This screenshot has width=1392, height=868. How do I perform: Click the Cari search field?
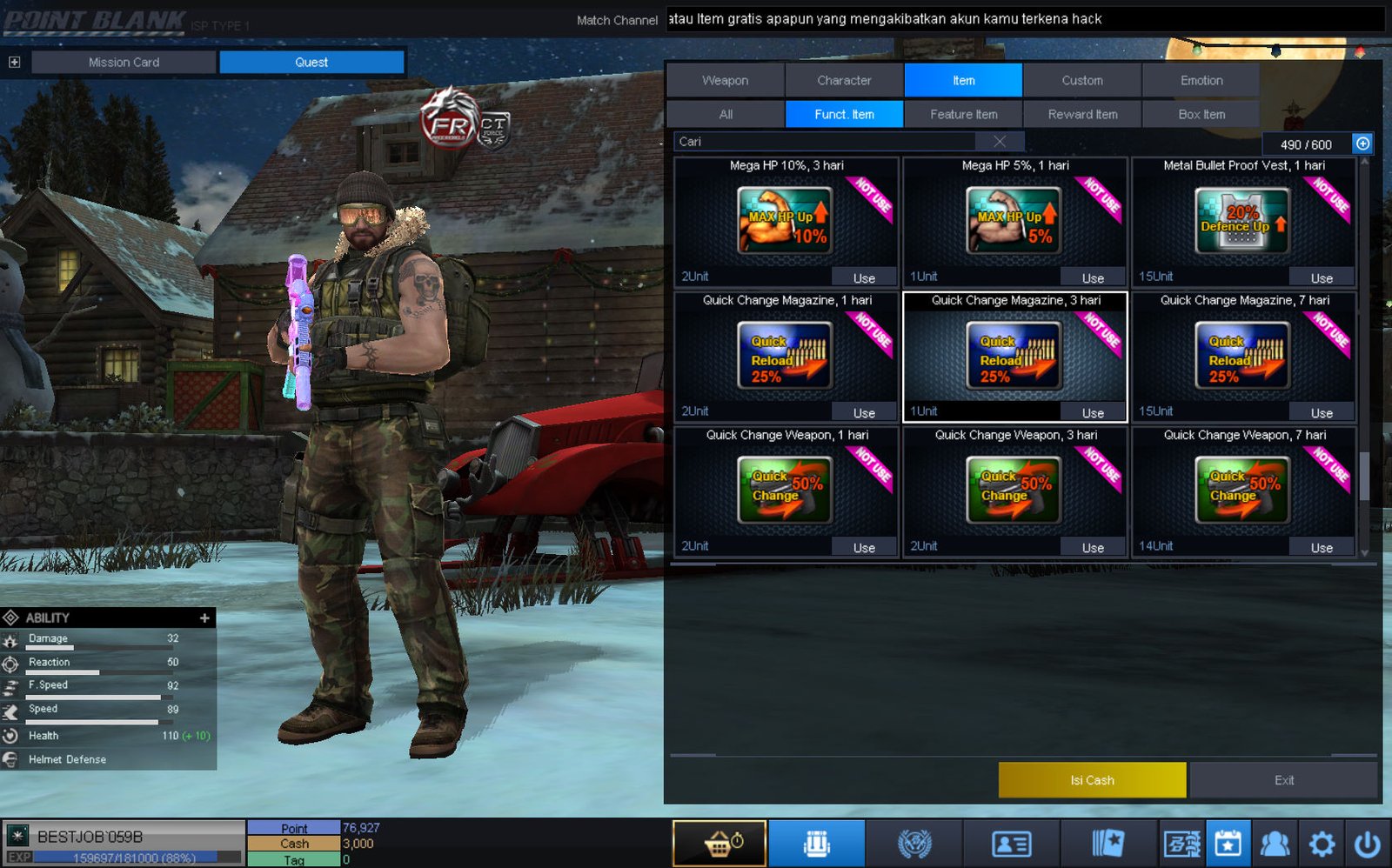(x=826, y=142)
